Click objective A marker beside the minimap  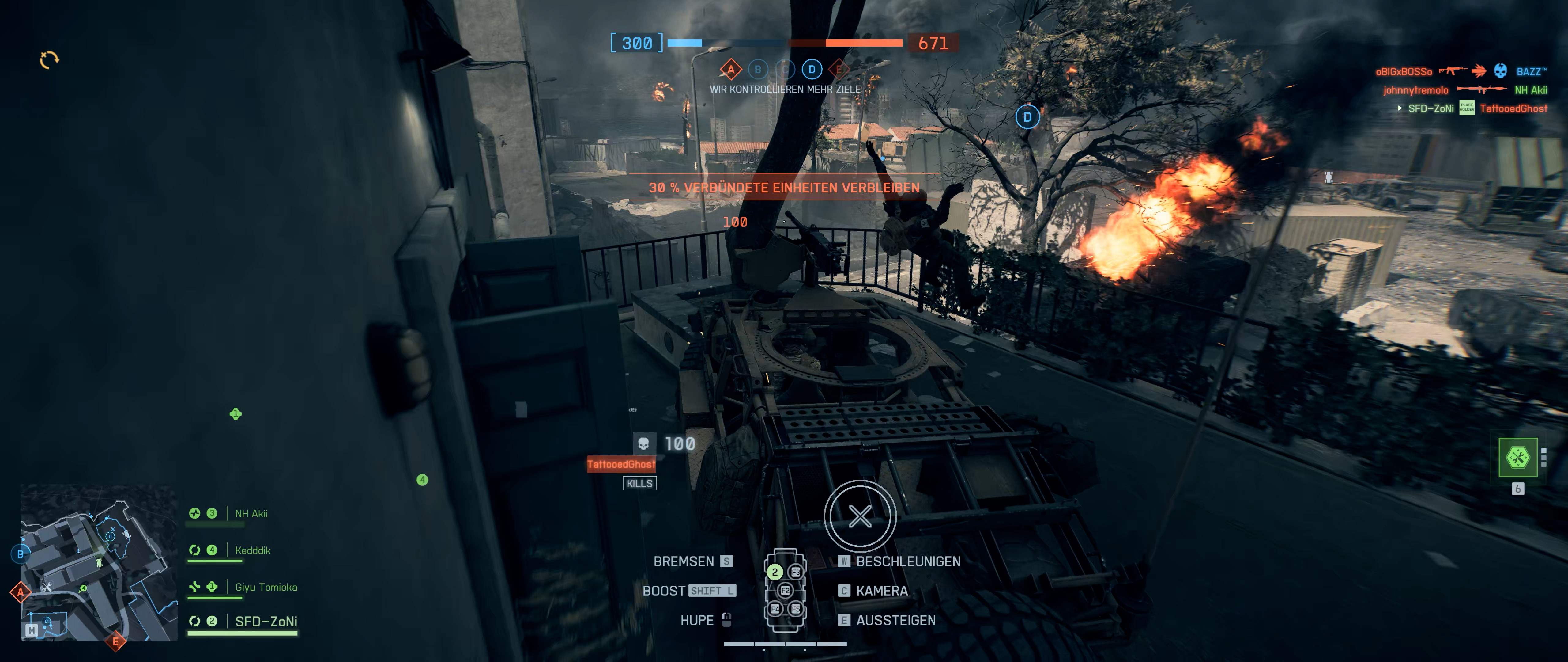(x=21, y=592)
